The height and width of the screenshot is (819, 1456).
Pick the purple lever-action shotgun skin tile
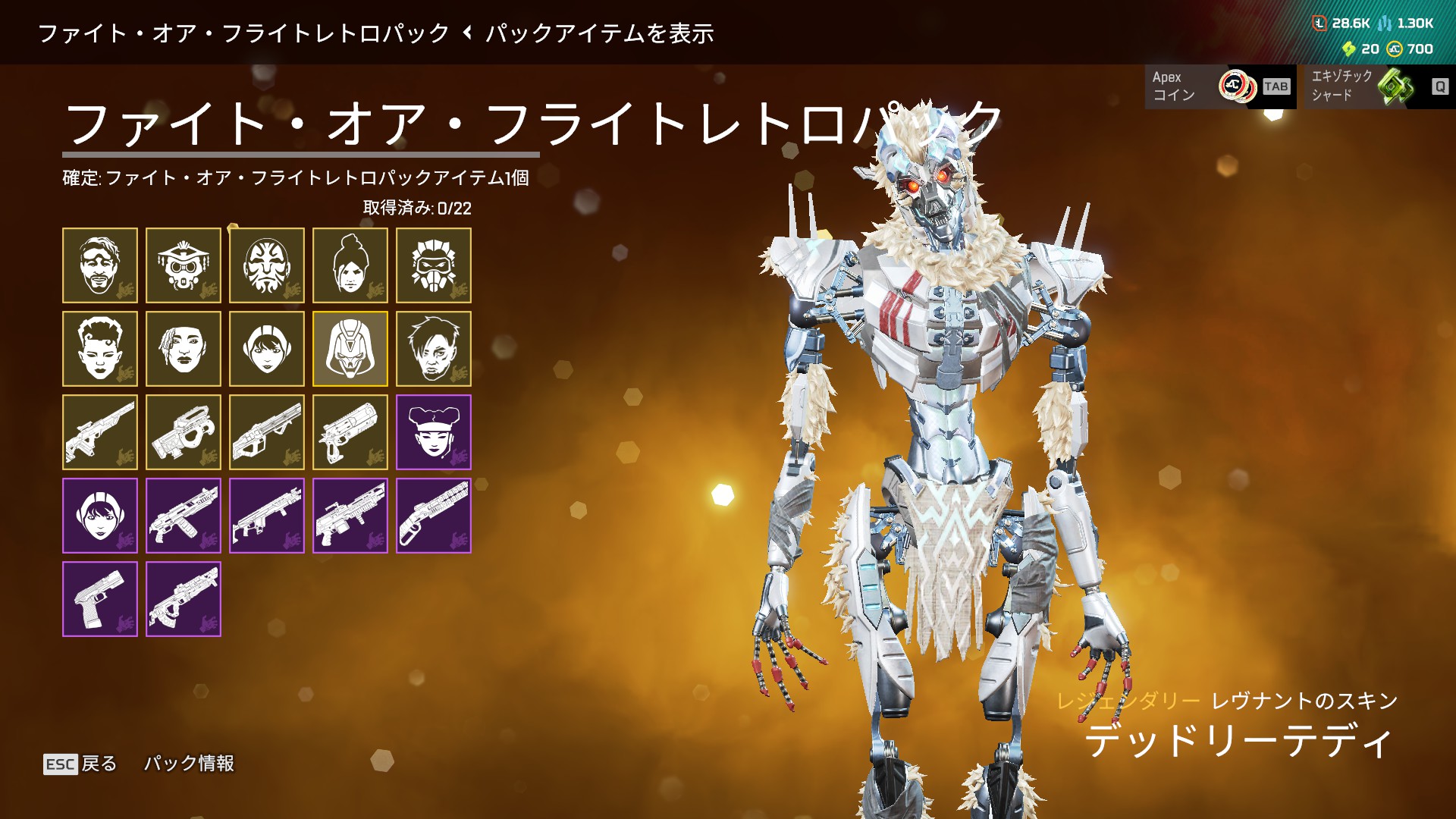[x=434, y=516]
